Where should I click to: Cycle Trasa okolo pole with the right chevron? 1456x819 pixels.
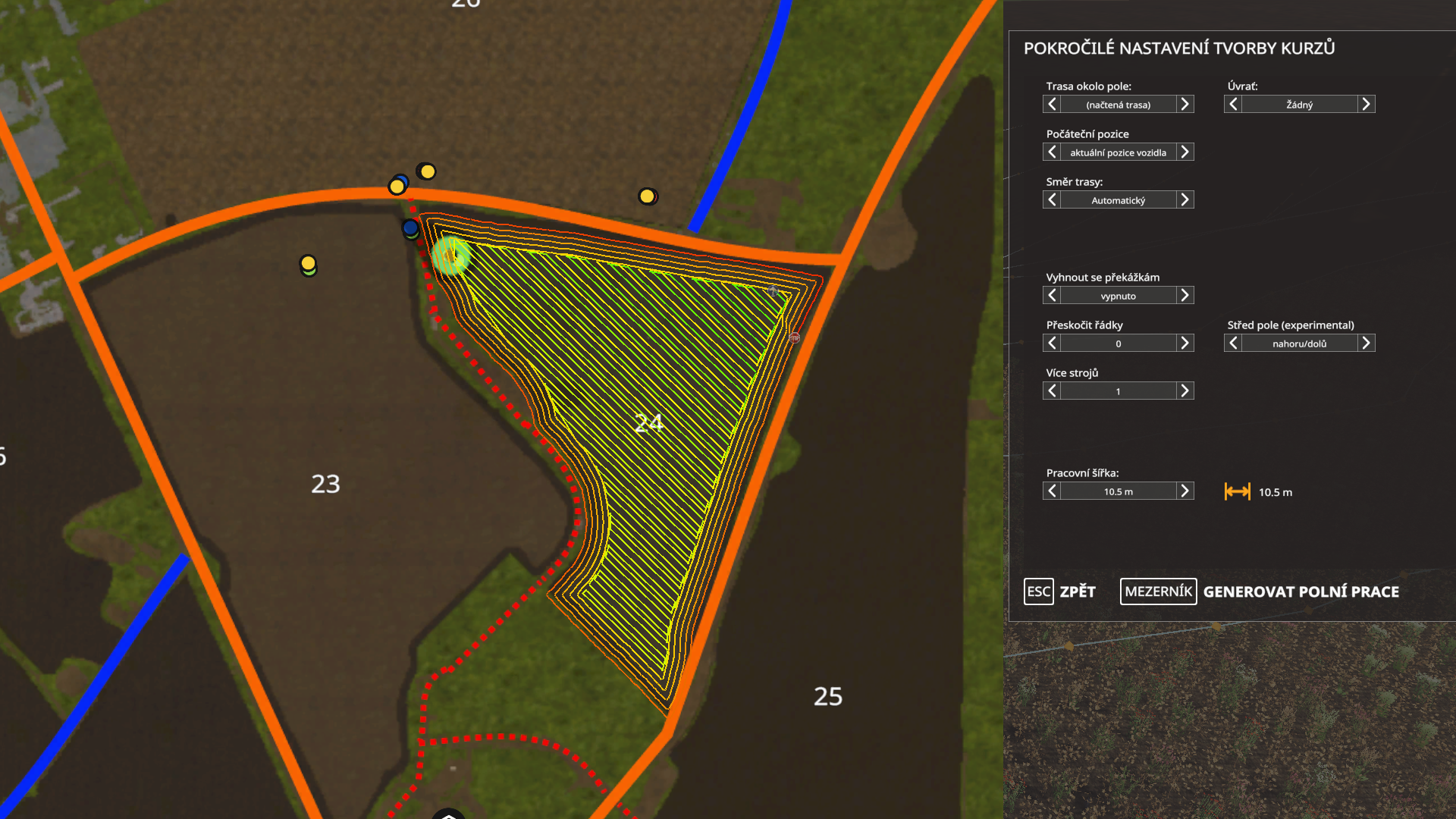tap(1185, 104)
